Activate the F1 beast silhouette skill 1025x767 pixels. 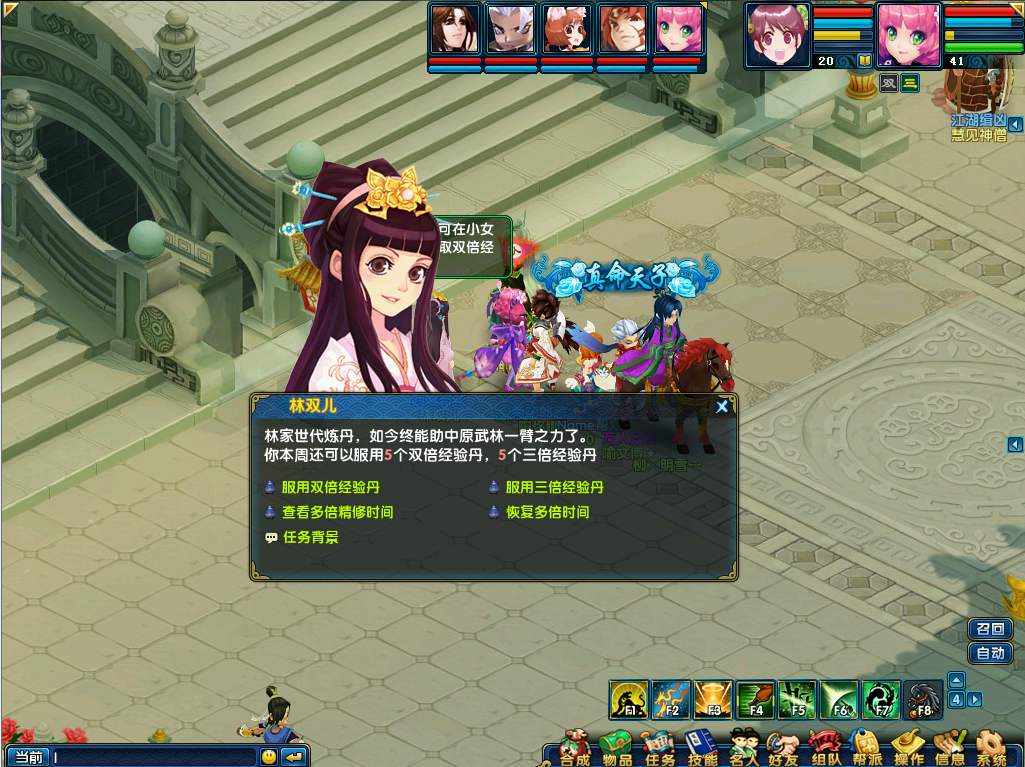pyautogui.click(x=629, y=700)
